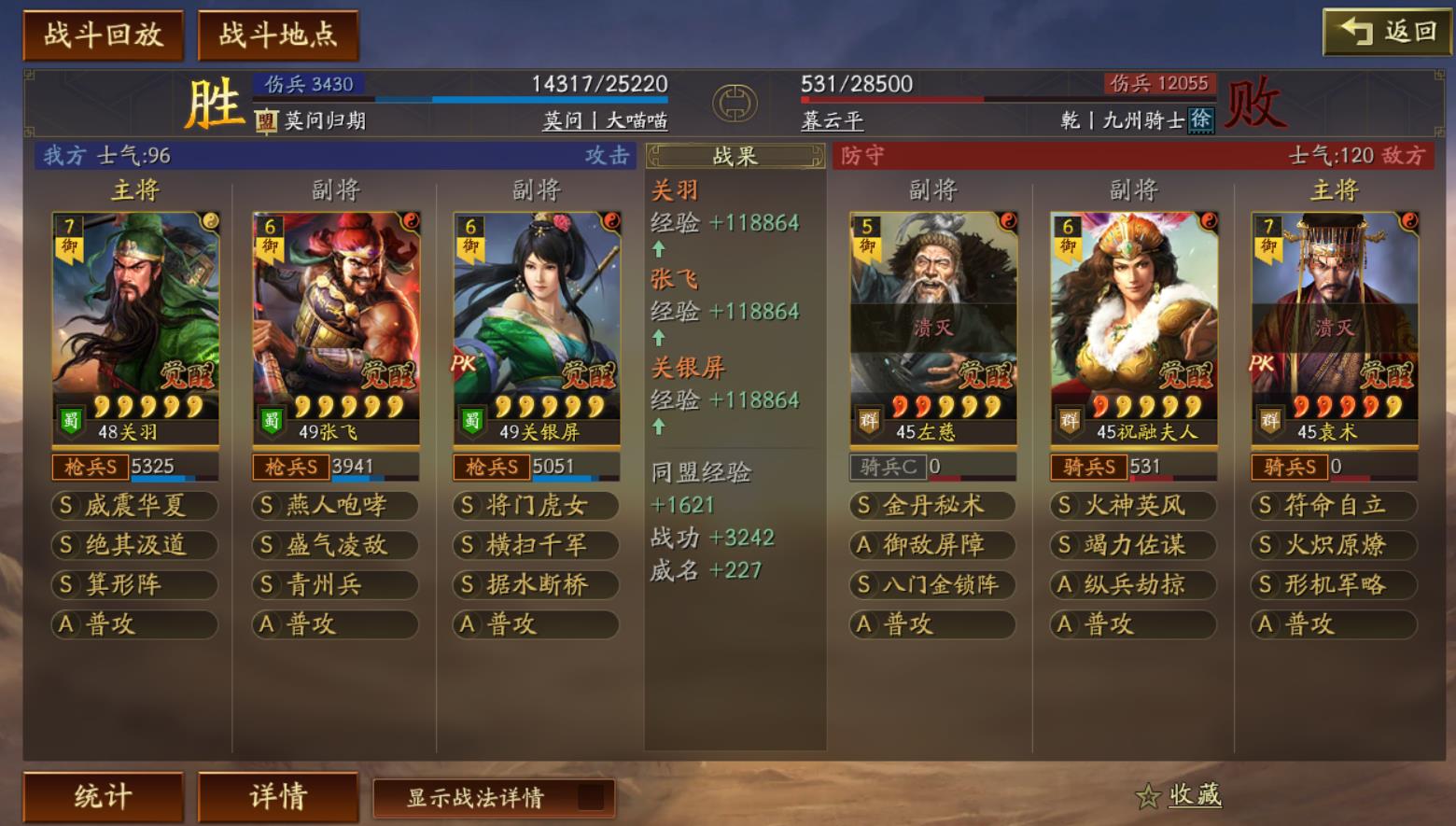Open the 战斗回放 battle replay
The image size is (1456, 826).
[x=103, y=35]
